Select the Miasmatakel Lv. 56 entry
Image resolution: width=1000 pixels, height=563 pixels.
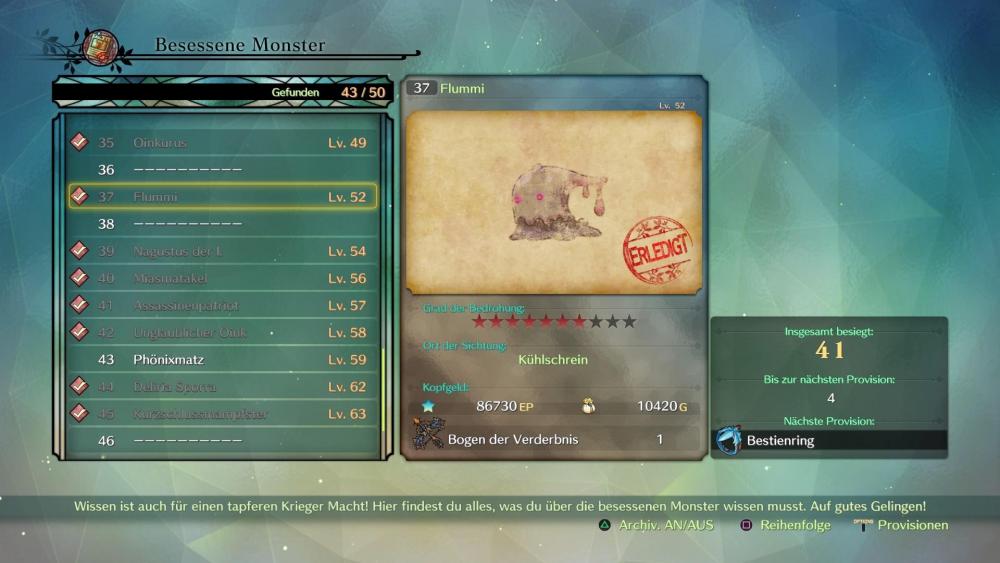(222, 278)
